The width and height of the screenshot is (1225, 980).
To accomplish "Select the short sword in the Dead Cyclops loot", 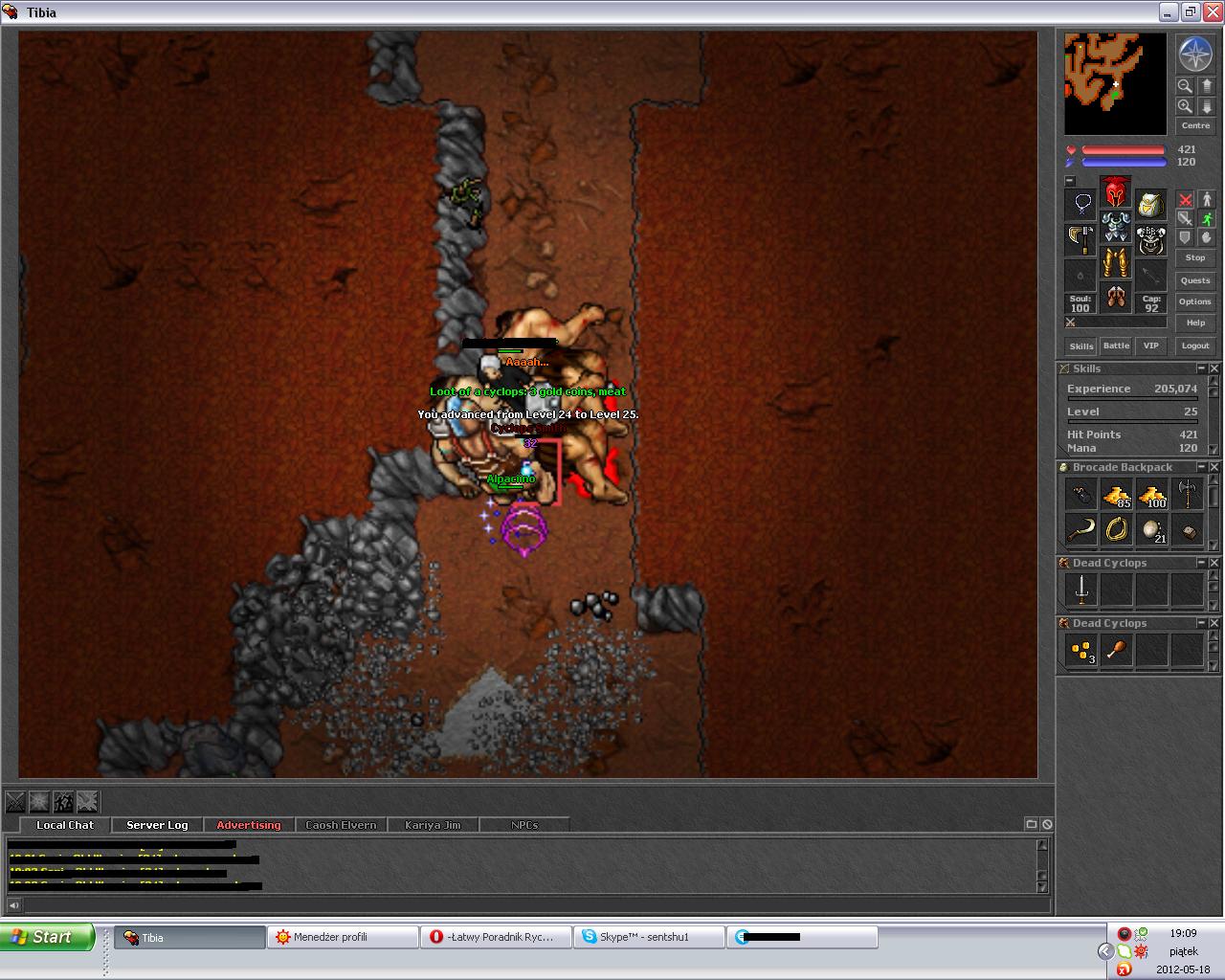I will [x=1081, y=590].
